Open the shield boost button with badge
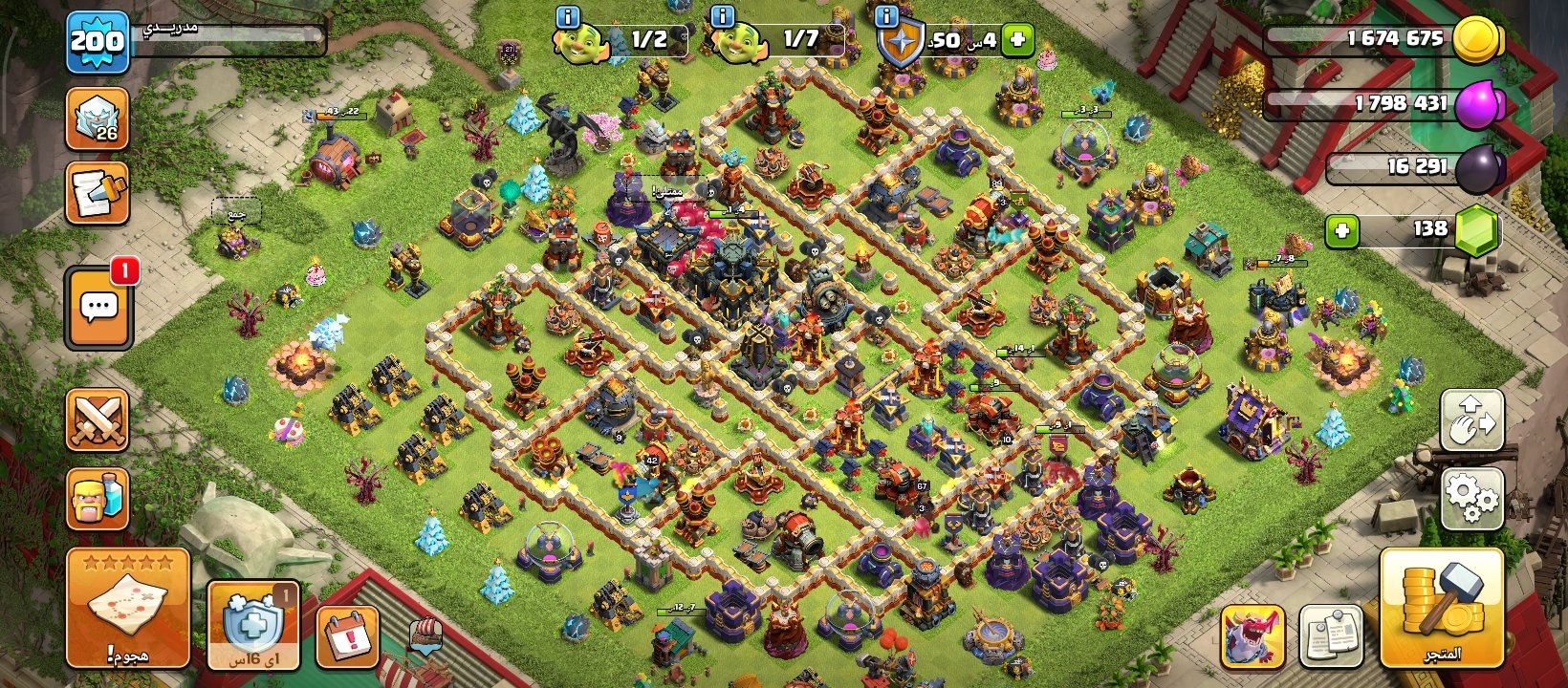This screenshot has width=1568, height=688. (x=253, y=625)
